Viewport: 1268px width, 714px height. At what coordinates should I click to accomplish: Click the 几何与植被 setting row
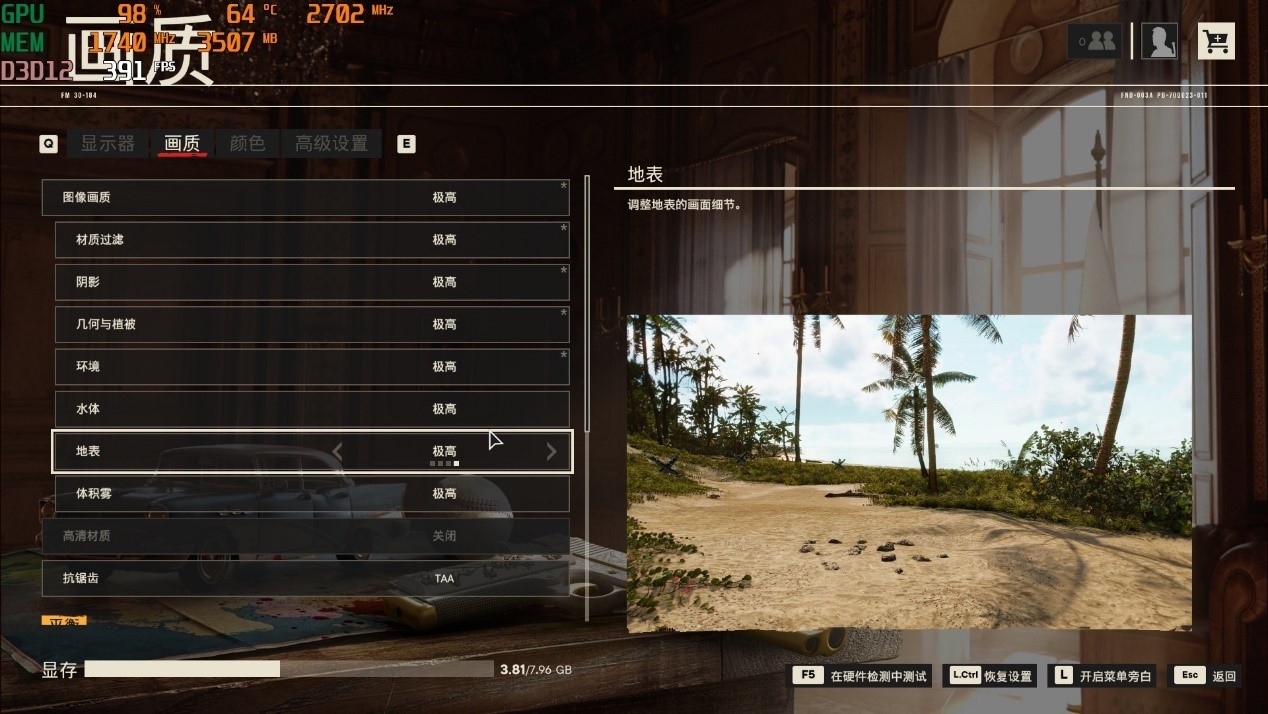coord(311,324)
